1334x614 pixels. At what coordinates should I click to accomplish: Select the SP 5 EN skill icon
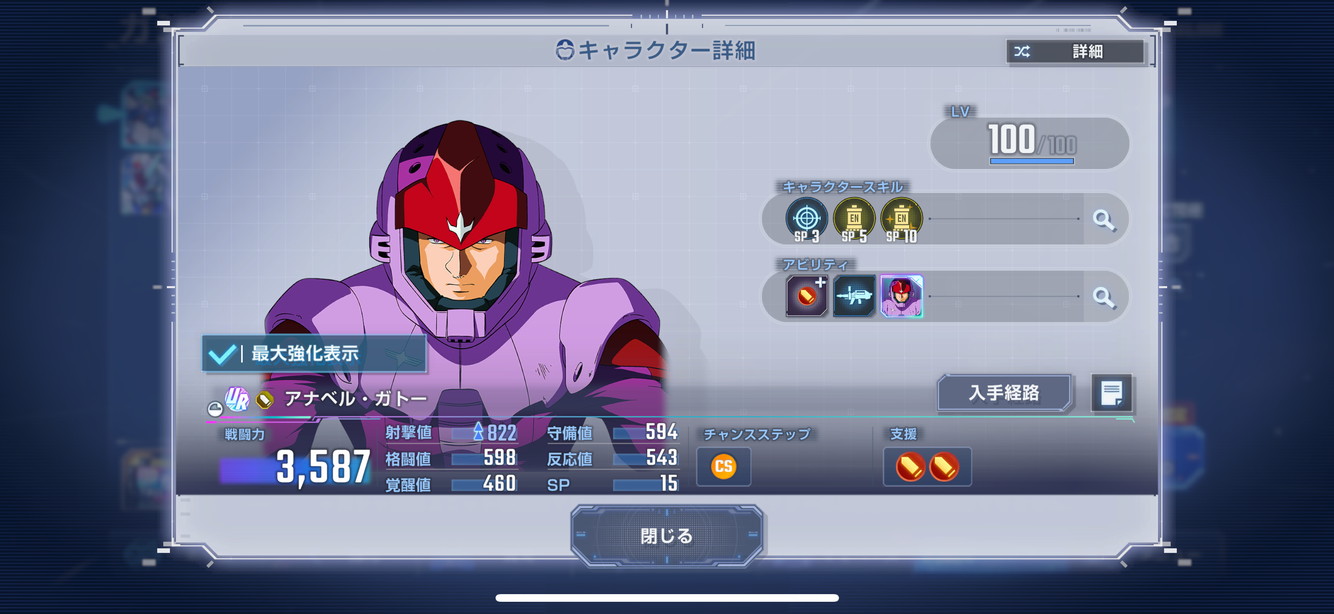[854, 219]
